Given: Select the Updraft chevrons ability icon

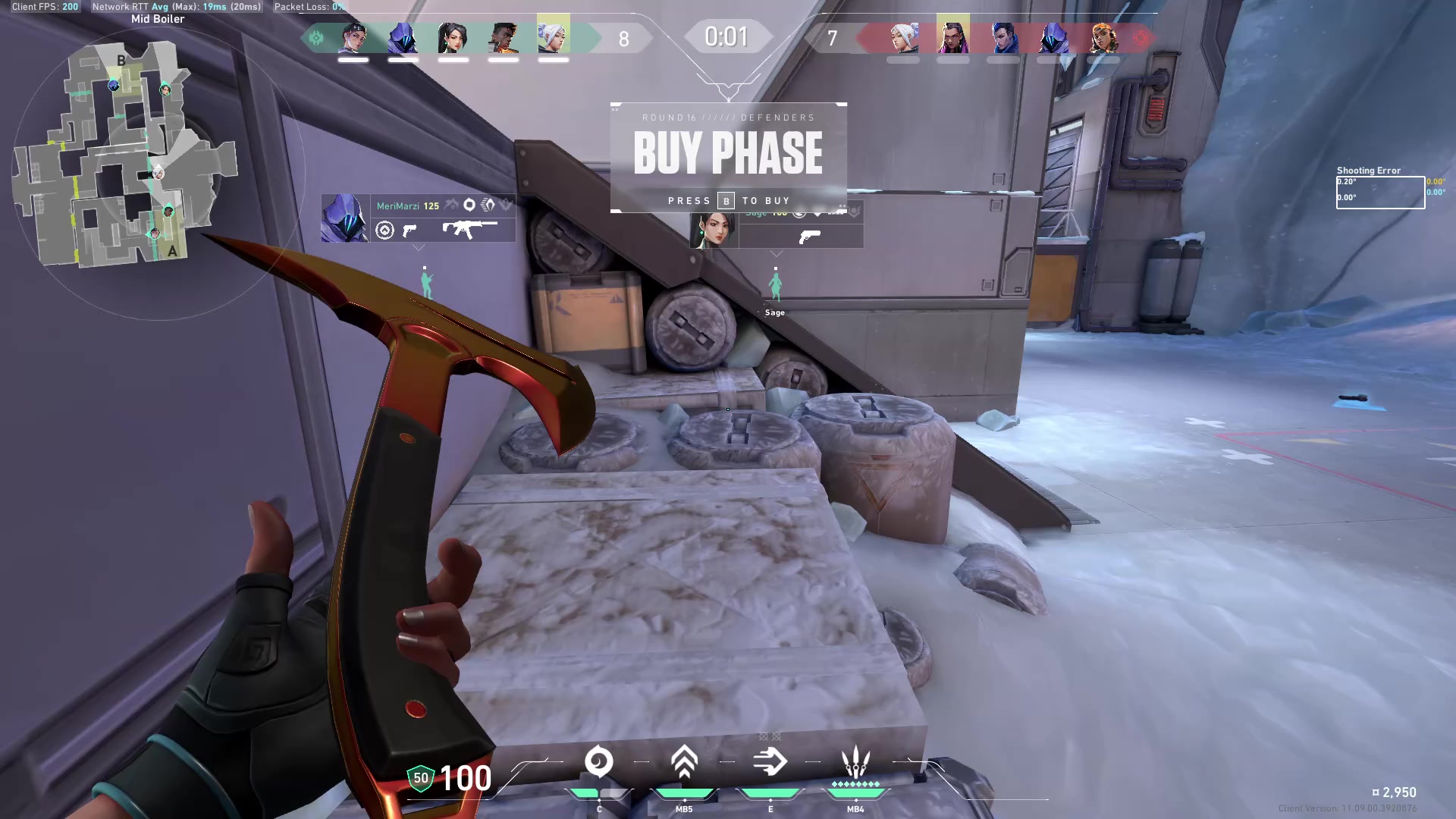Looking at the screenshot, I should coord(684,762).
